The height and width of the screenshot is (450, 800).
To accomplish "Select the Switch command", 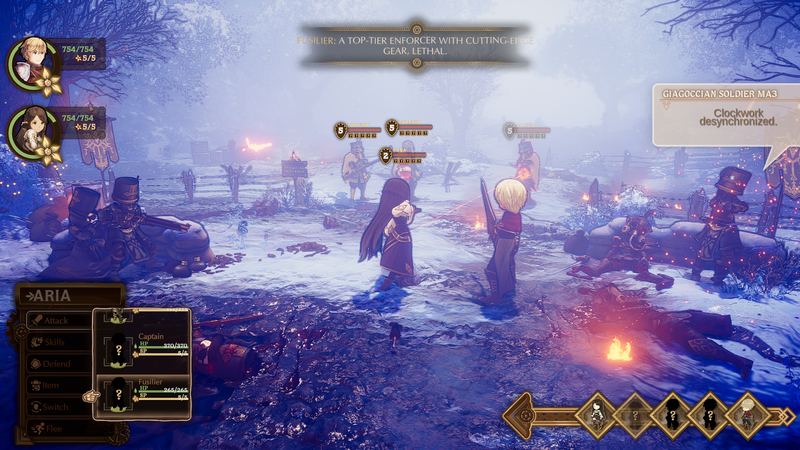I will [x=55, y=407].
